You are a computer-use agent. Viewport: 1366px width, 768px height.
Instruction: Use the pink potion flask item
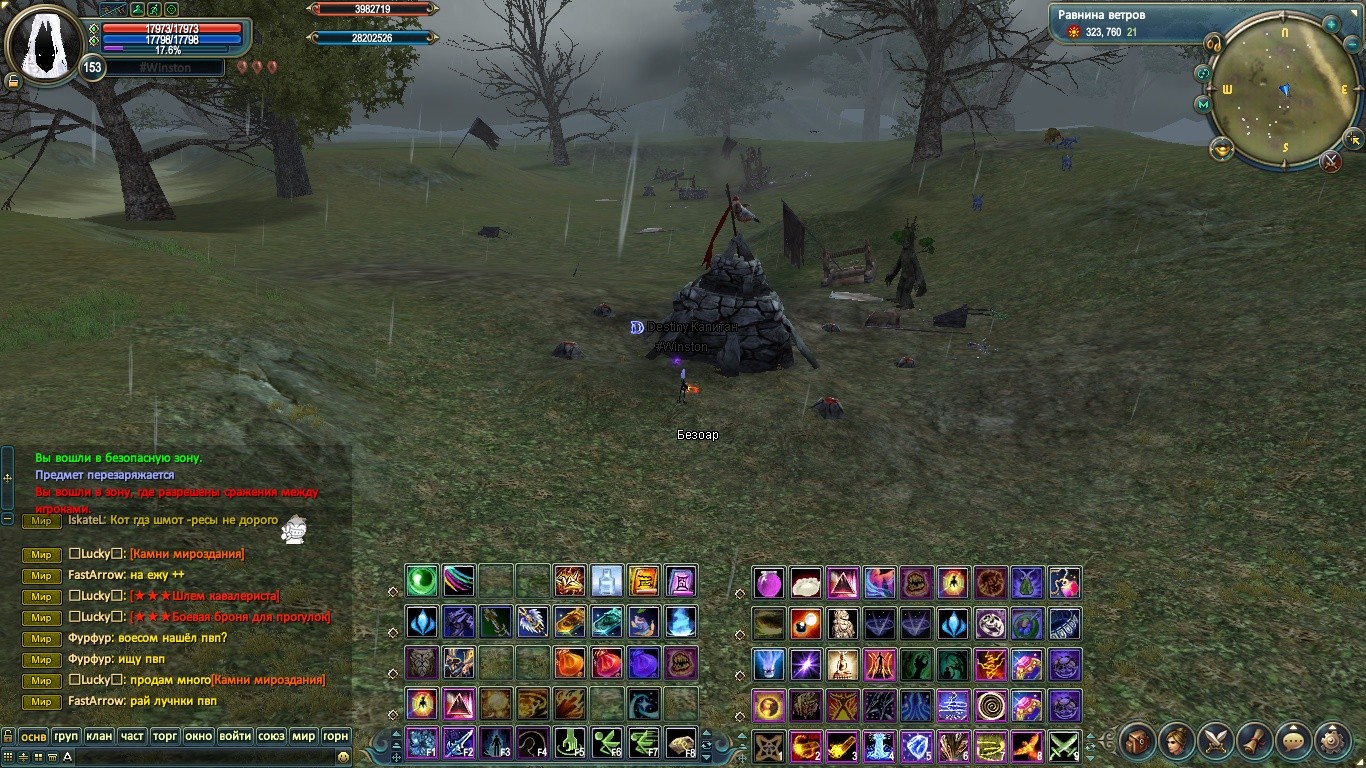point(768,583)
